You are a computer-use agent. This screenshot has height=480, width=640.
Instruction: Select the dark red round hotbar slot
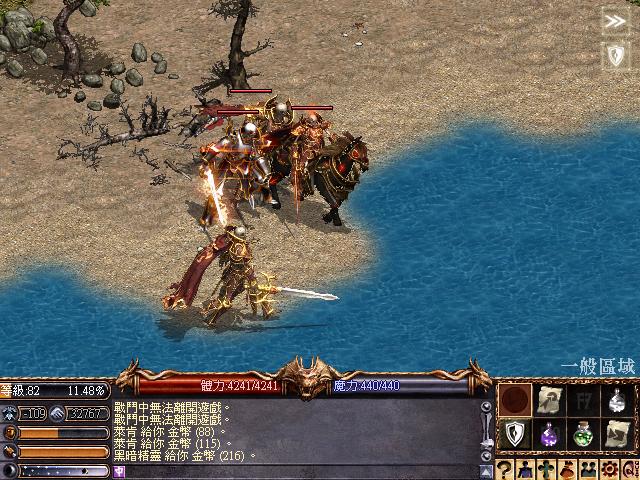pos(515,401)
